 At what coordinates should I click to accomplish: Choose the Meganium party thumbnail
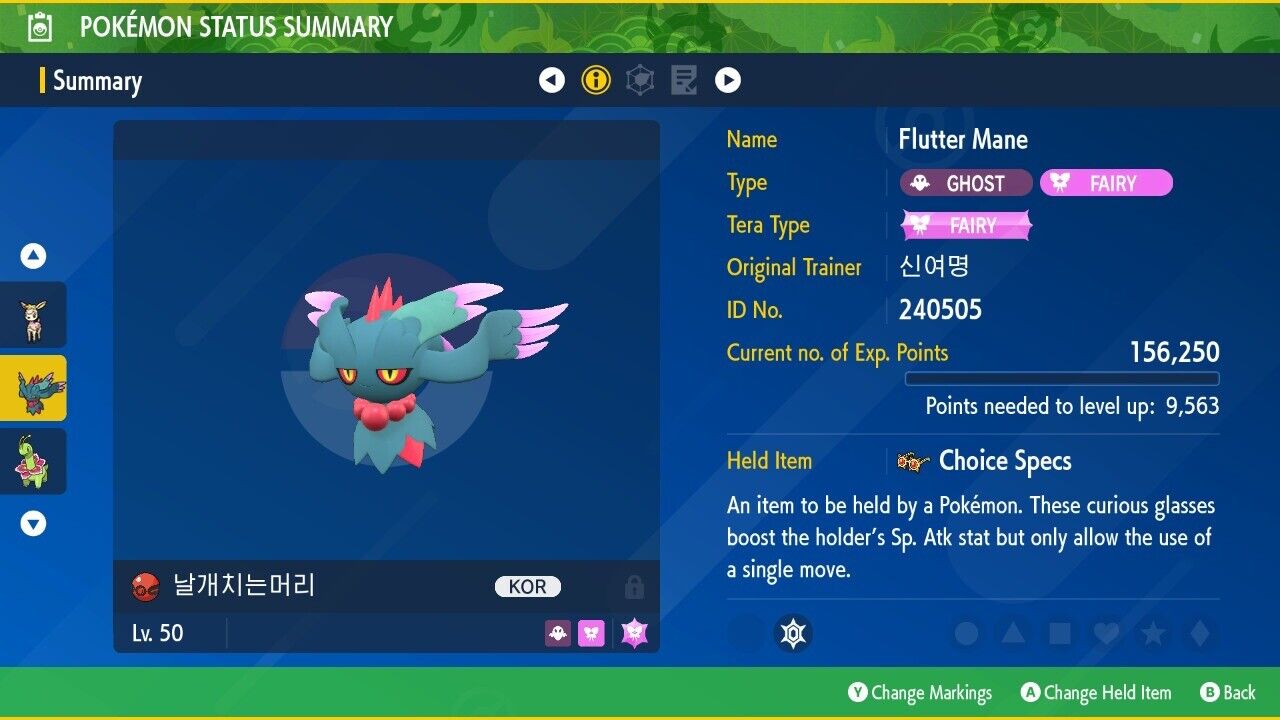point(34,461)
